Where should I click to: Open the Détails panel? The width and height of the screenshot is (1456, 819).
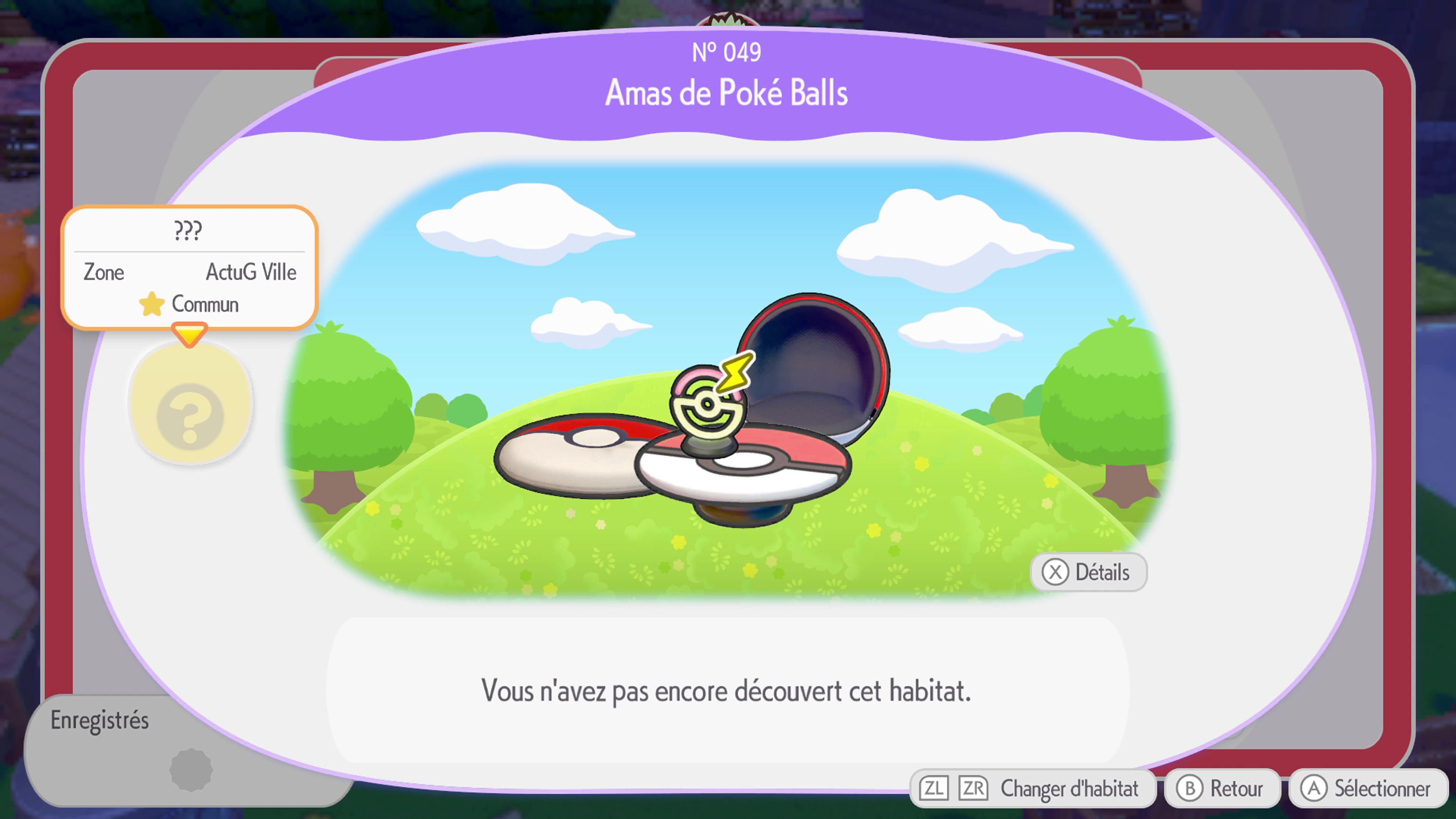(1090, 573)
